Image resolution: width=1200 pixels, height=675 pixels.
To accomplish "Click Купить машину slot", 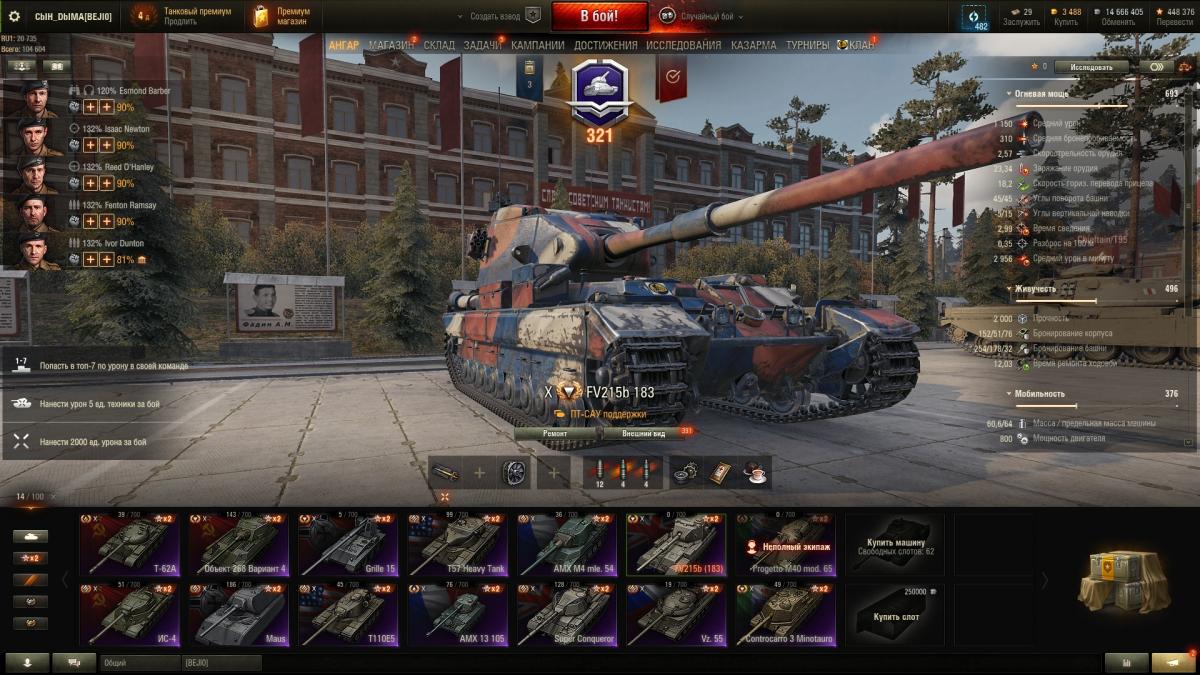I will coord(896,545).
